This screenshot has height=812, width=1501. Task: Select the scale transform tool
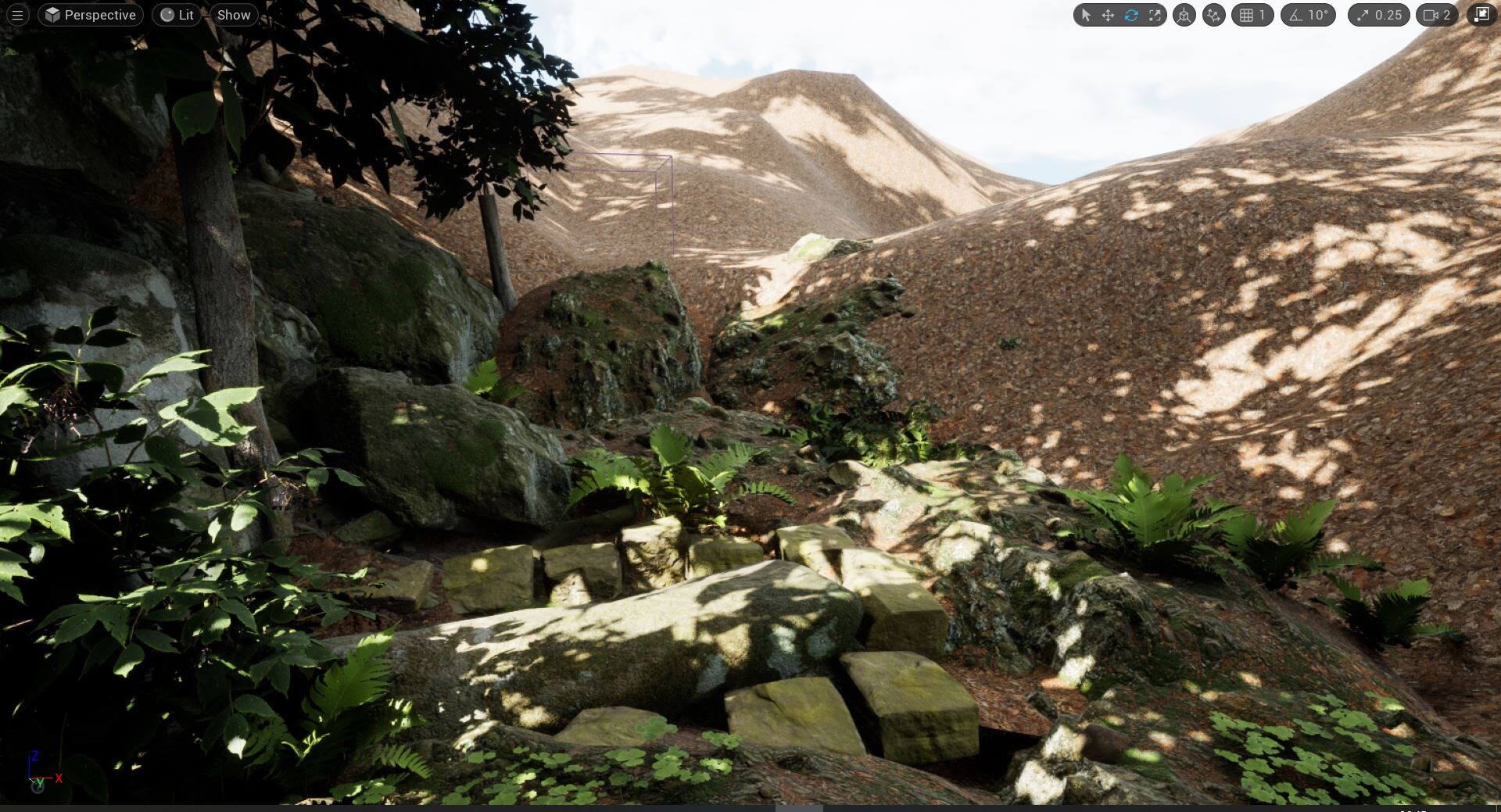click(1155, 15)
